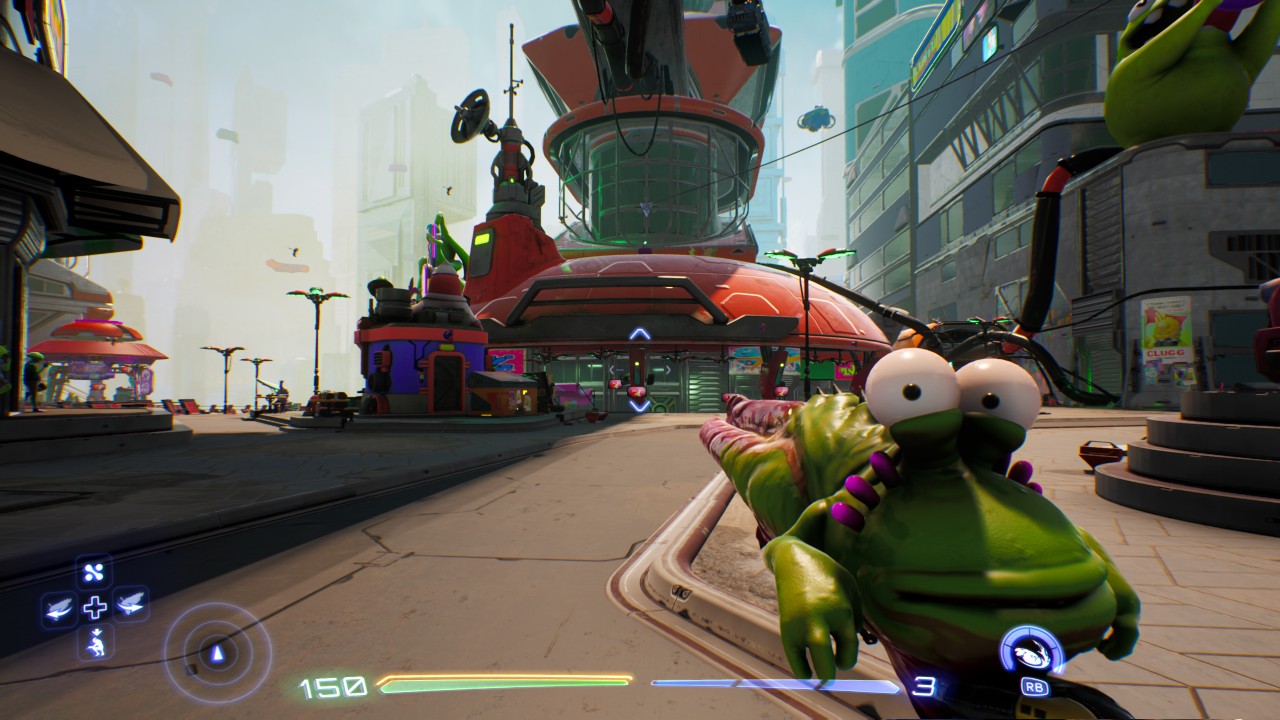Switch to previous weapon with left-arrow icon
1280x720 pixels.
click(59, 607)
